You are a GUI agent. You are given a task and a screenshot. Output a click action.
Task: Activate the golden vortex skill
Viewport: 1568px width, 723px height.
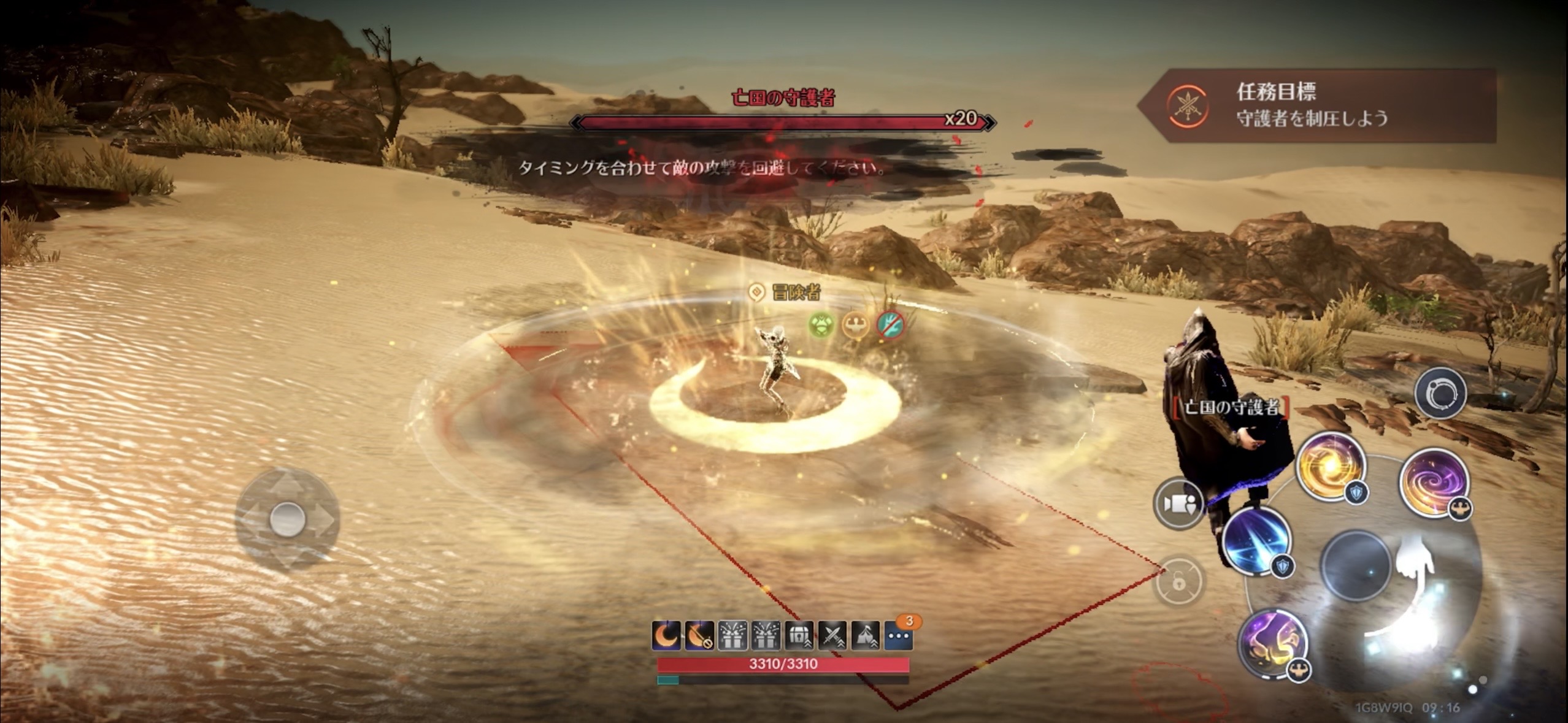pos(1330,467)
